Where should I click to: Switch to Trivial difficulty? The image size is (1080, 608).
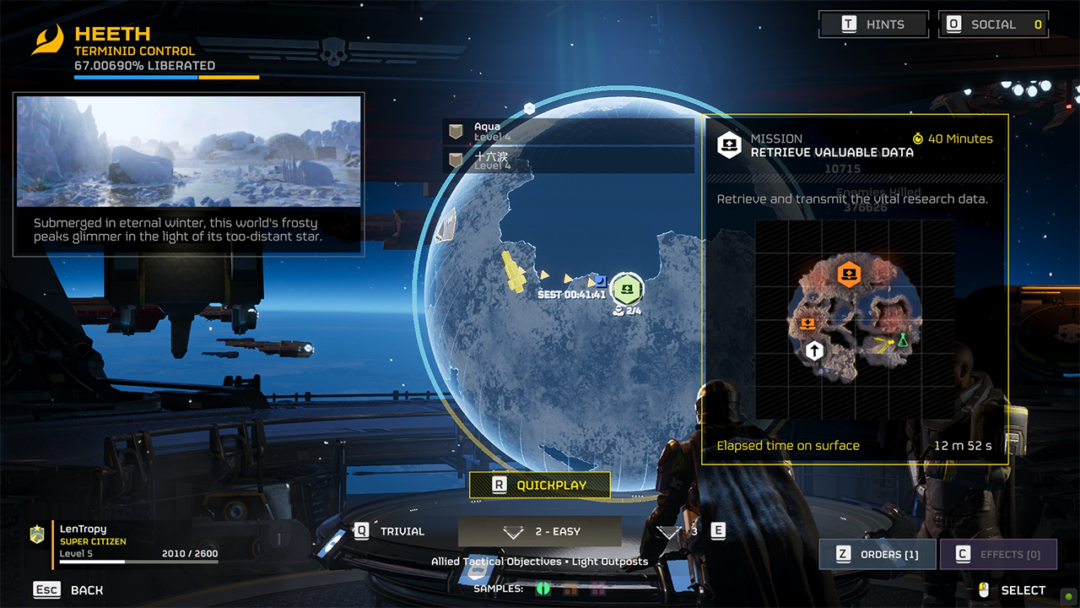(391, 531)
